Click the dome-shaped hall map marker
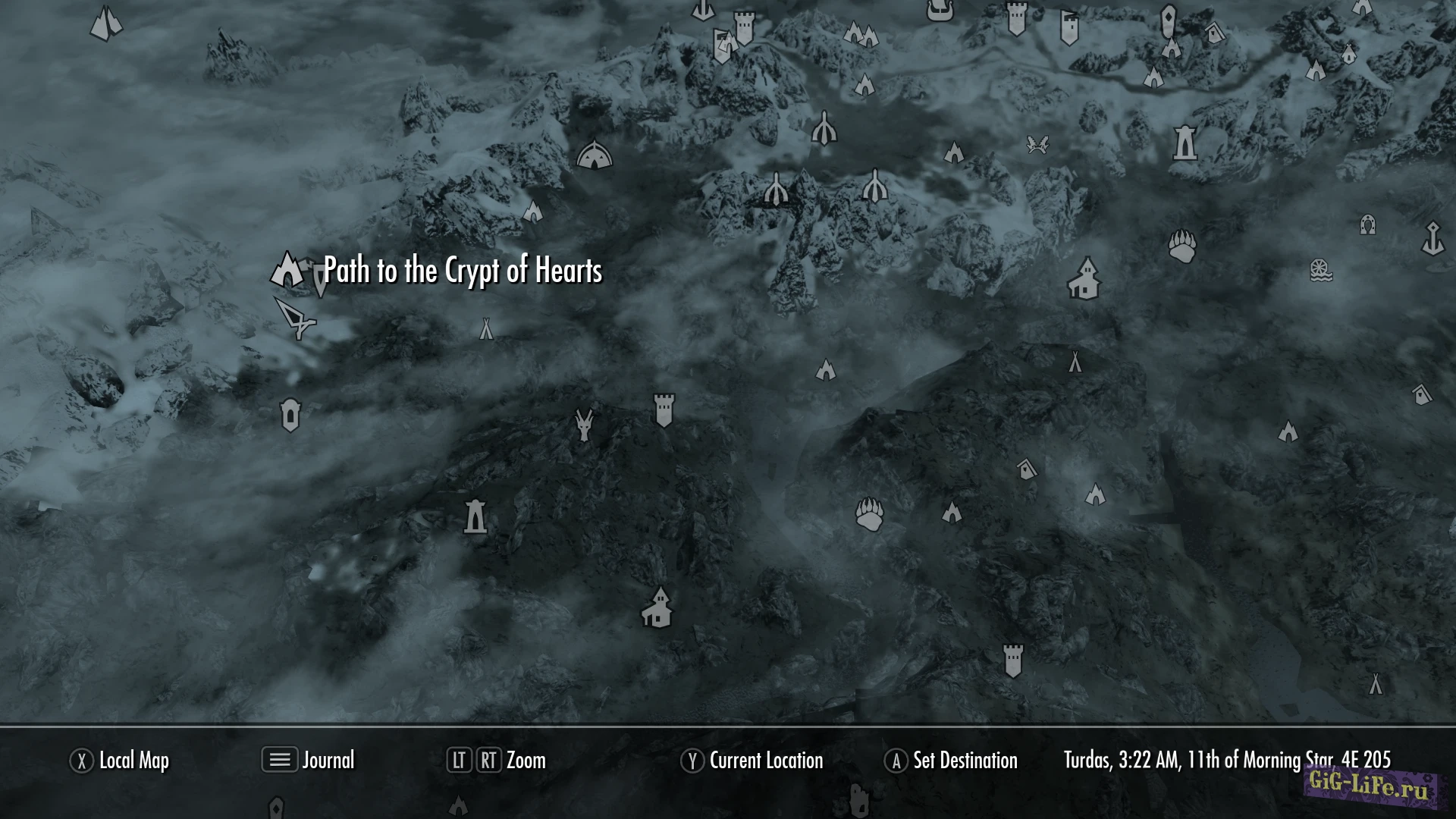The image size is (1456, 819). (594, 155)
